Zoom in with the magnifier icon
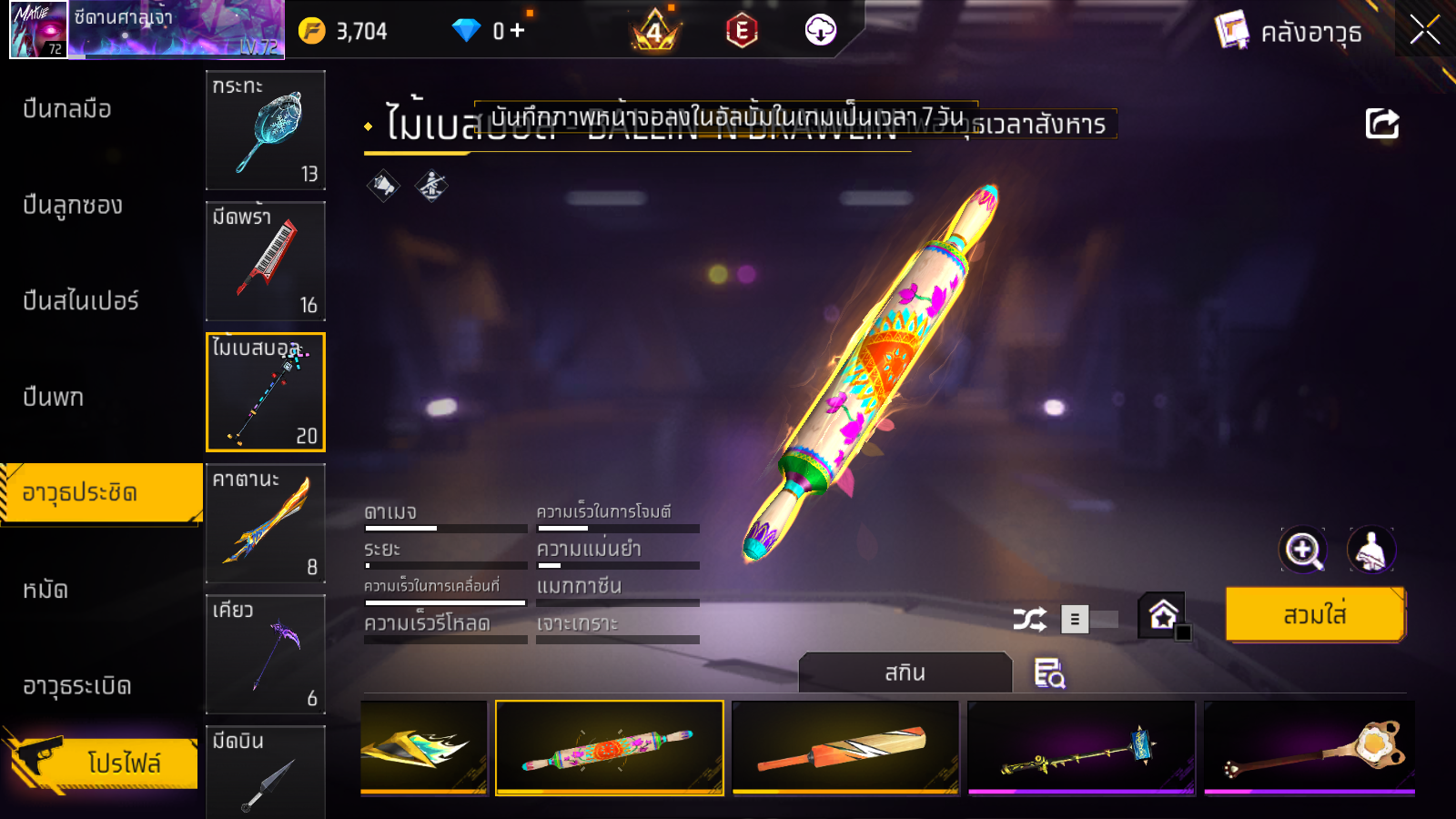The width and height of the screenshot is (1456, 819). coord(1303,550)
